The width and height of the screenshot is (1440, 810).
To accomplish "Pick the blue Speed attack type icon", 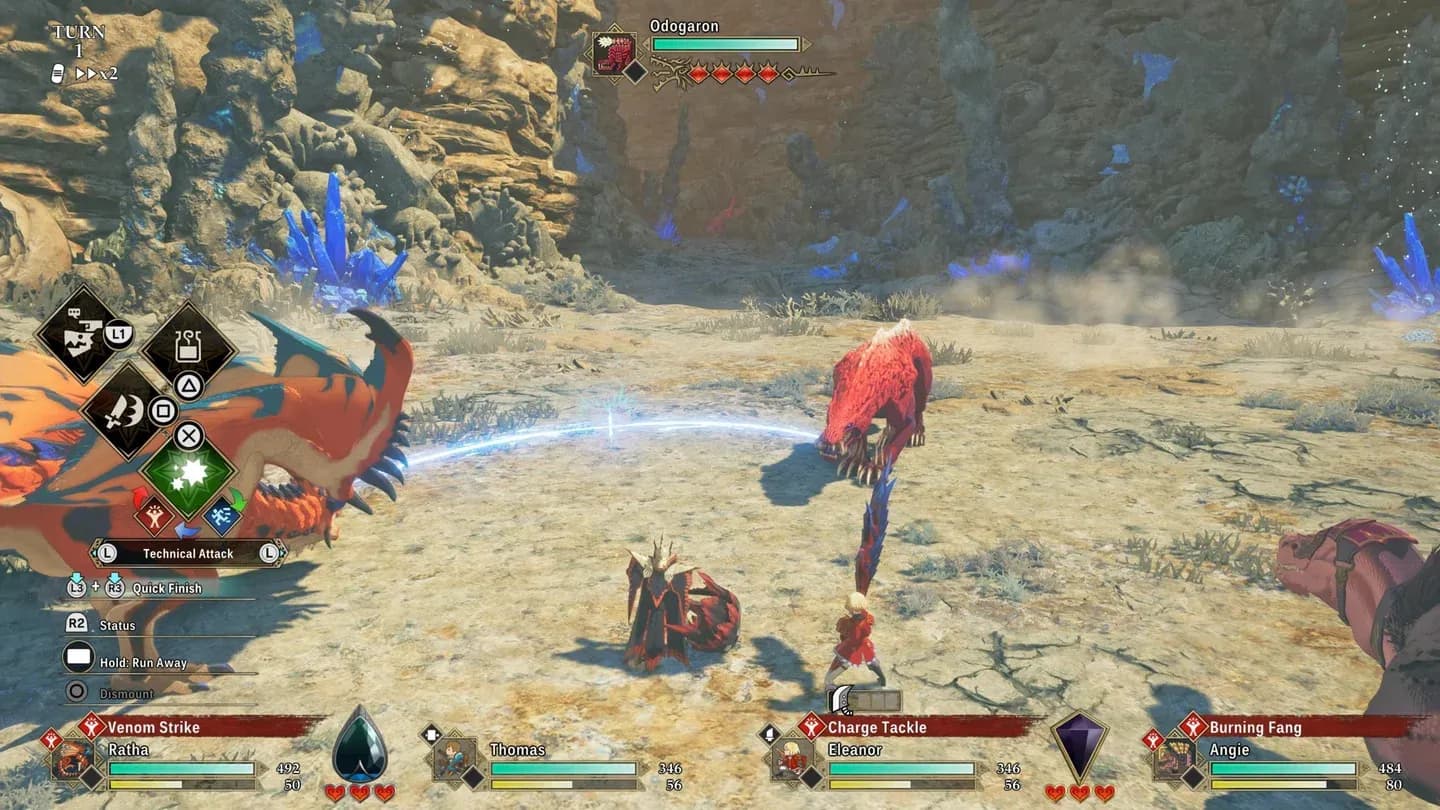I will pyautogui.click(x=222, y=515).
